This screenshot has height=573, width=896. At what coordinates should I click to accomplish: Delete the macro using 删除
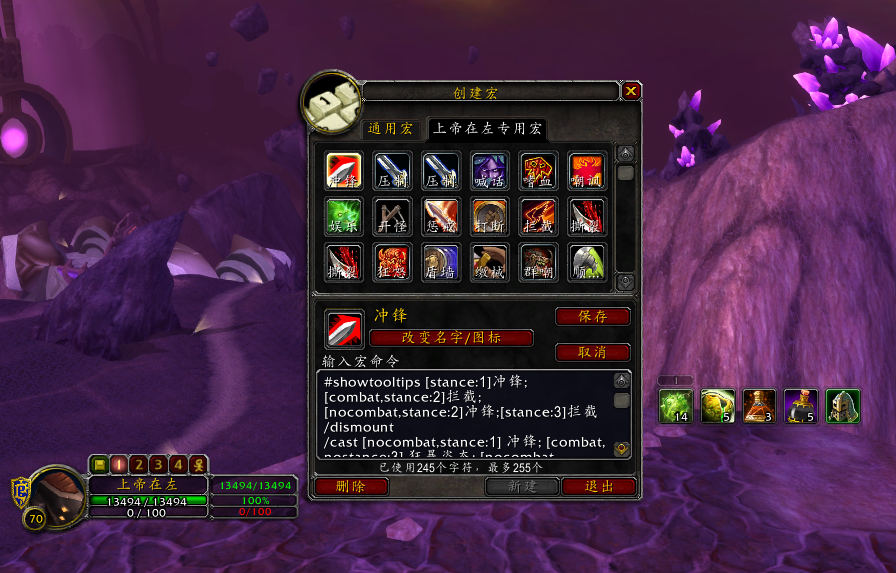(351, 487)
